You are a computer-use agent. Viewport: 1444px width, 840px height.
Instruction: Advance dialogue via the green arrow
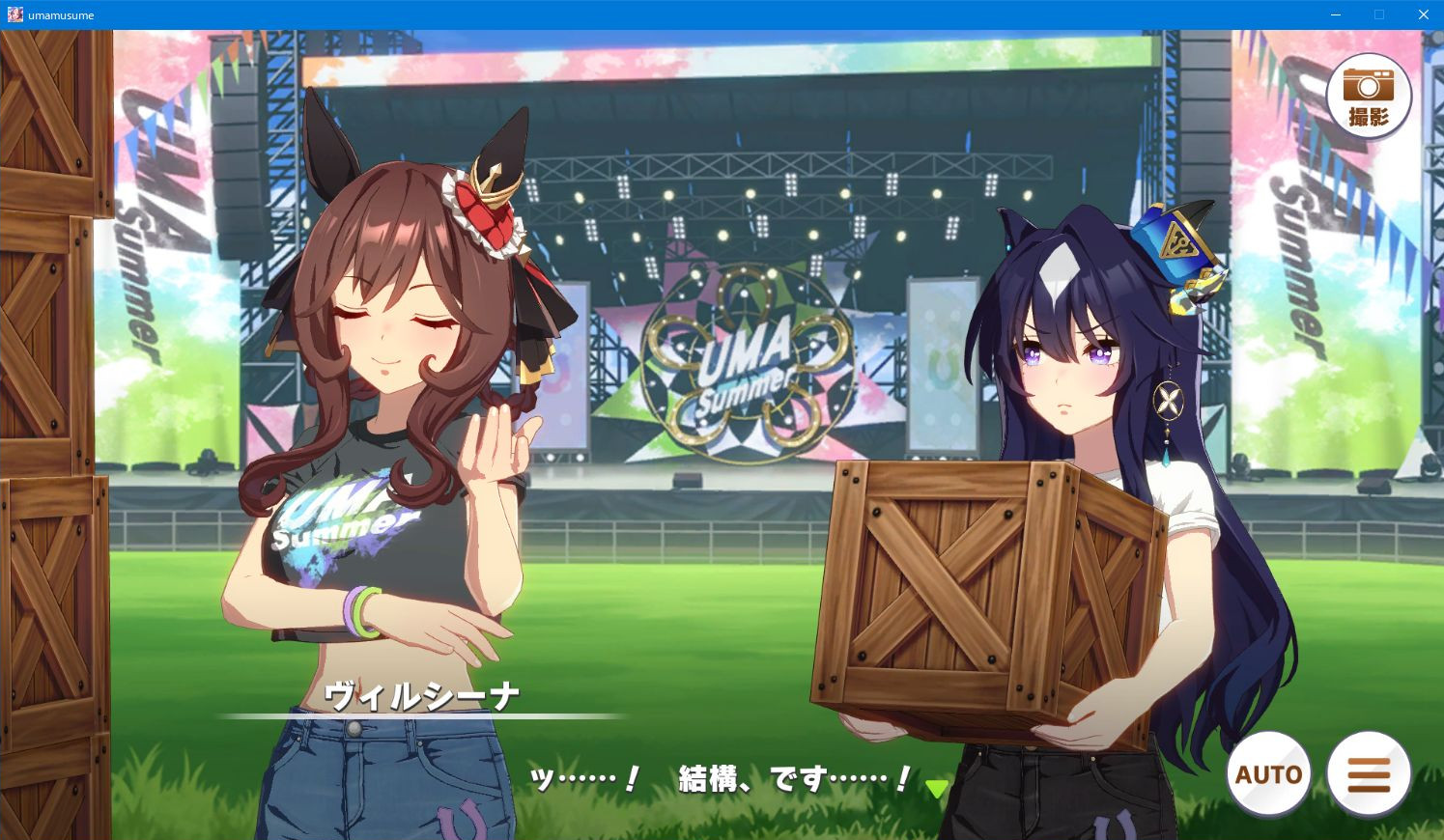(936, 788)
